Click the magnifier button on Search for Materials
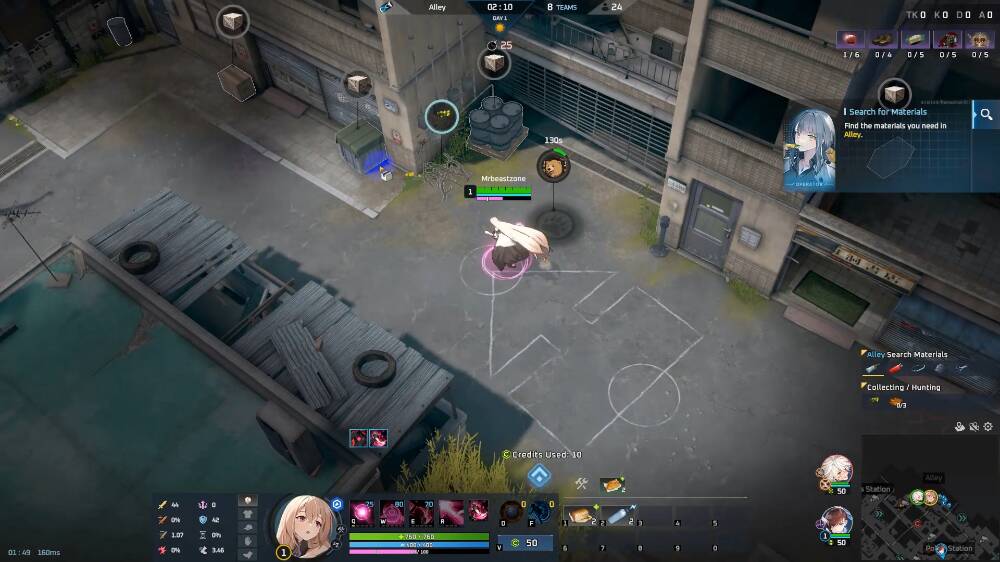Screen dimensions: 1000x562 pos(986,115)
